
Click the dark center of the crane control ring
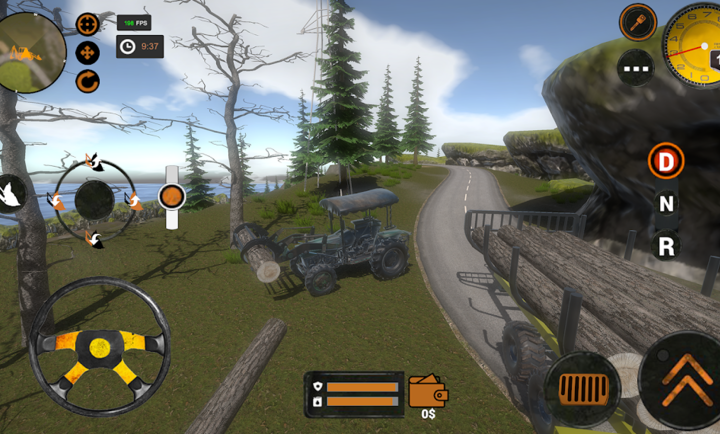coord(95,200)
